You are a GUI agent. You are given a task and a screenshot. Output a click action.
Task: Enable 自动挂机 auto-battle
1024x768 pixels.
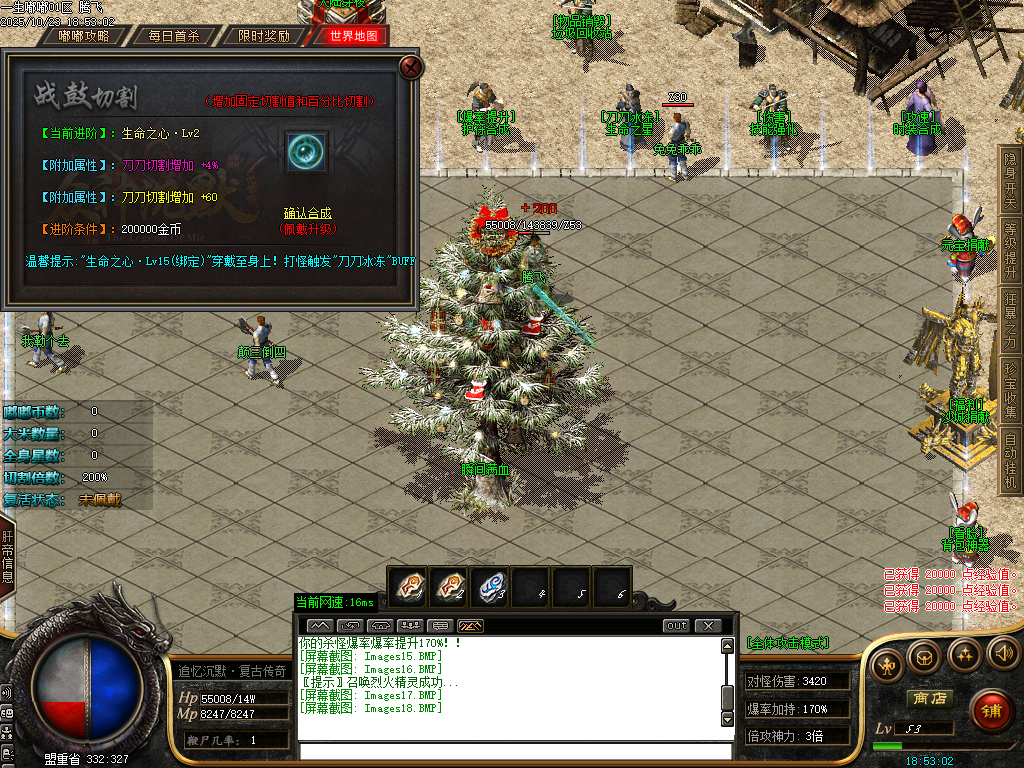point(1010,461)
